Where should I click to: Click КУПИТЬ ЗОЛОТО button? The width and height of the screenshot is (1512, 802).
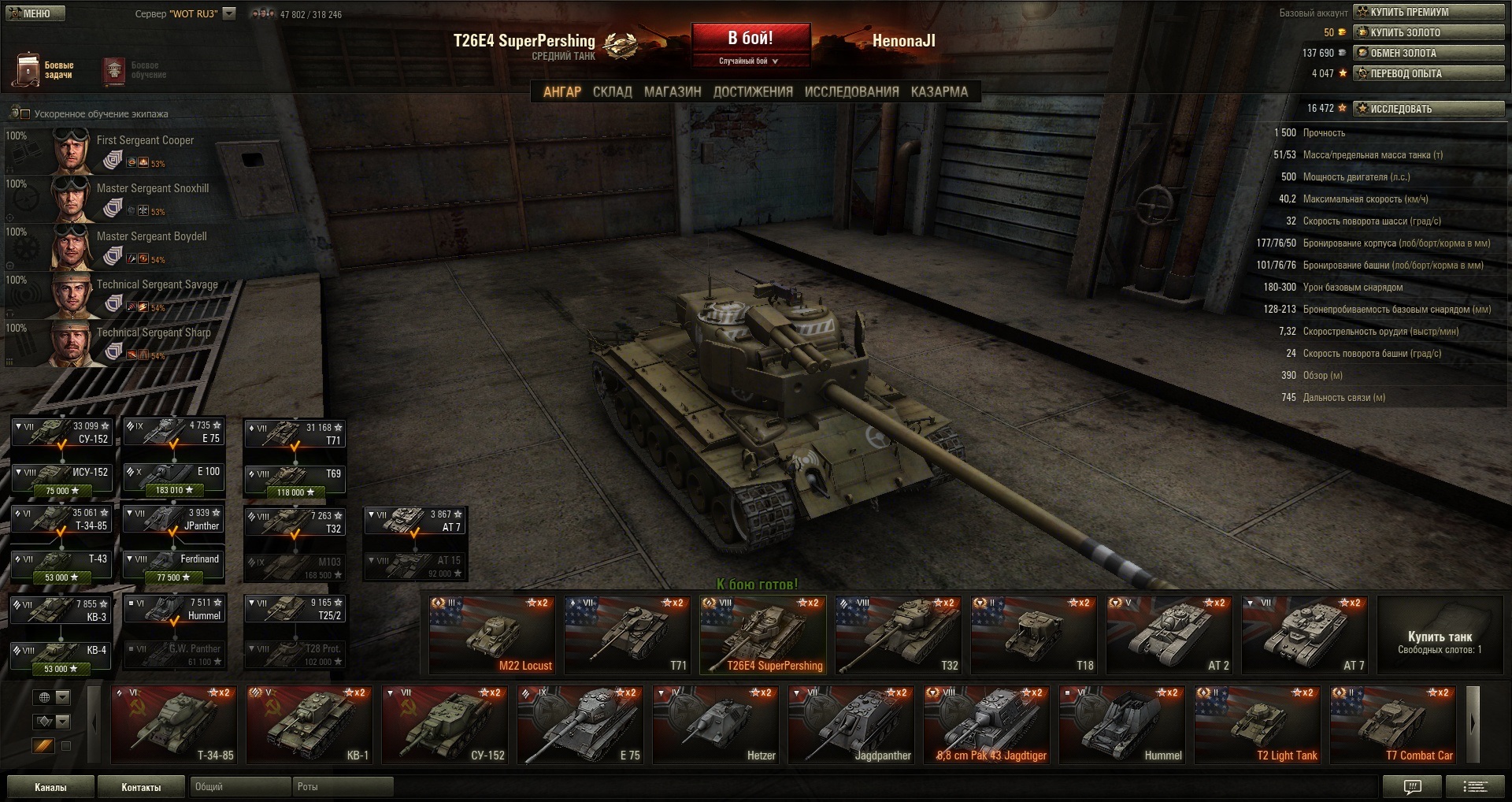click(1429, 32)
